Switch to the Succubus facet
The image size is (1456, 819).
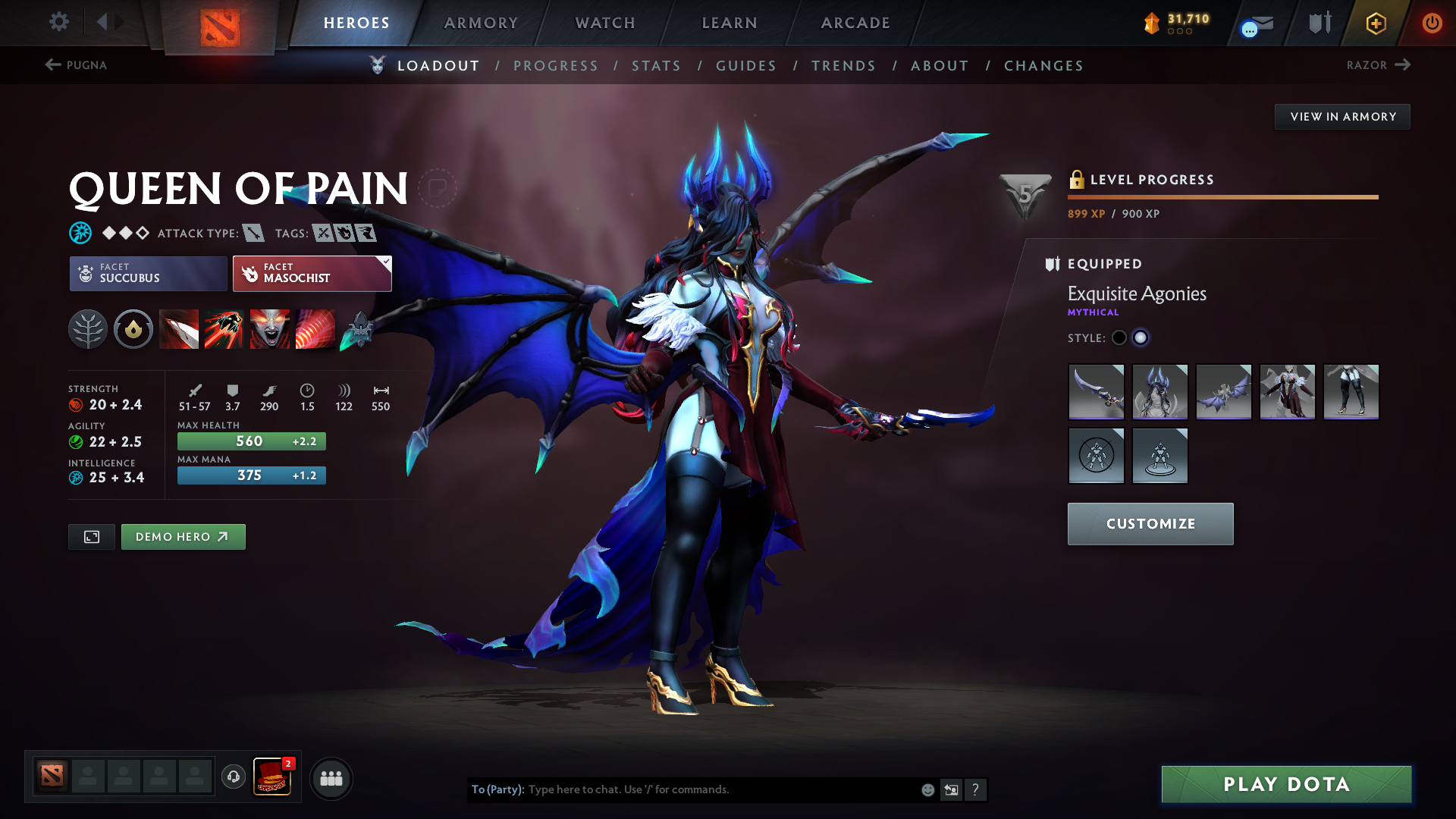[148, 274]
